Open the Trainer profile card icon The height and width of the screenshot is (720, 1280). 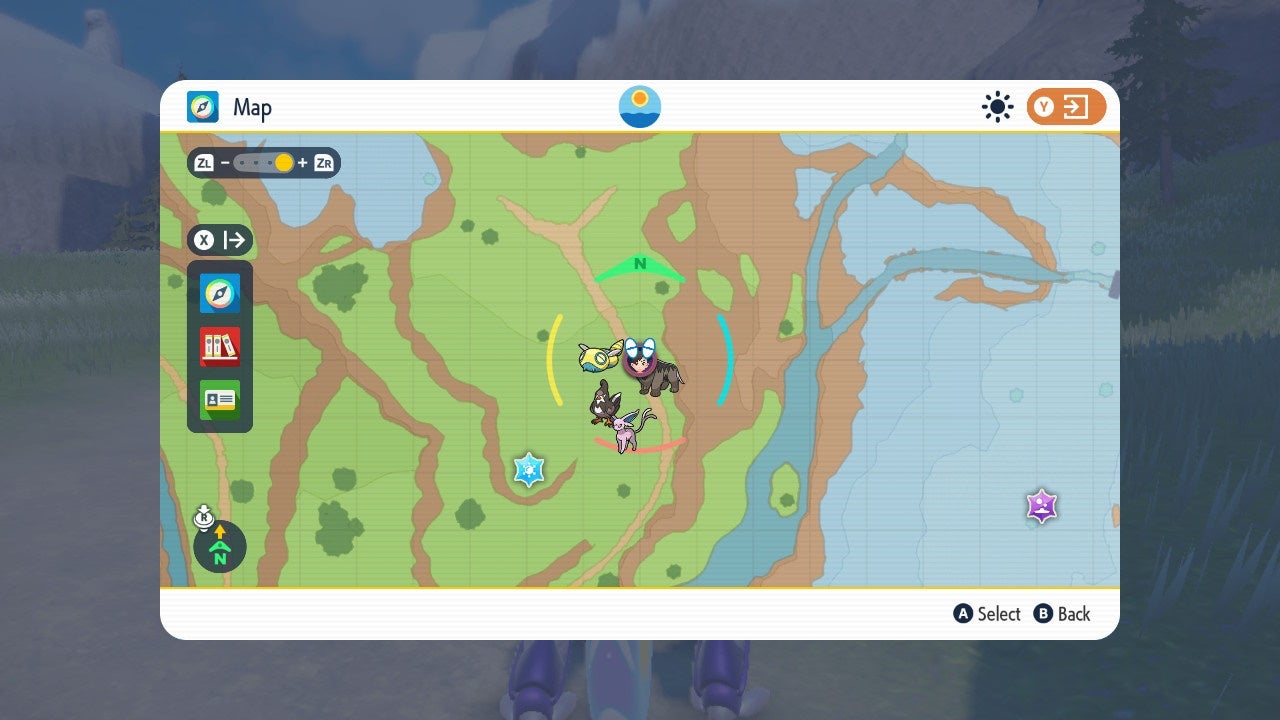click(x=219, y=400)
